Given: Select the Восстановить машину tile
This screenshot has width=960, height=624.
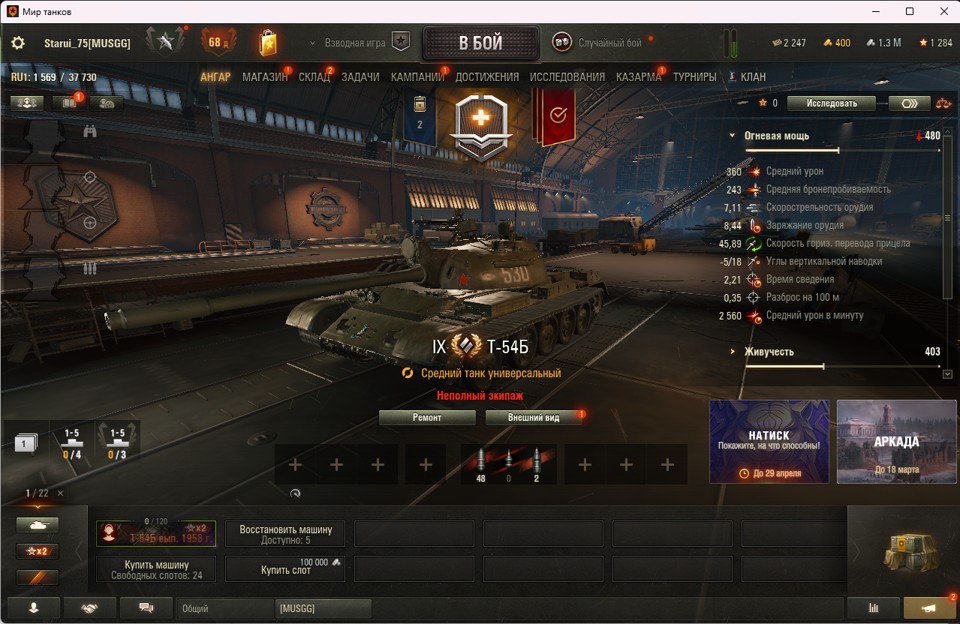Looking at the screenshot, I should pyautogui.click(x=285, y=534).
